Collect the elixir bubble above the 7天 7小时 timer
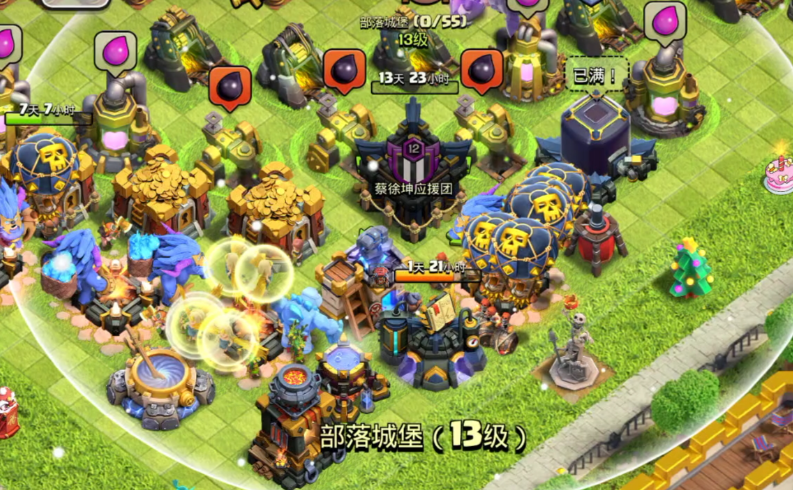Image resolution: width=793 pixels, height=490 pixels. (116, 51)
